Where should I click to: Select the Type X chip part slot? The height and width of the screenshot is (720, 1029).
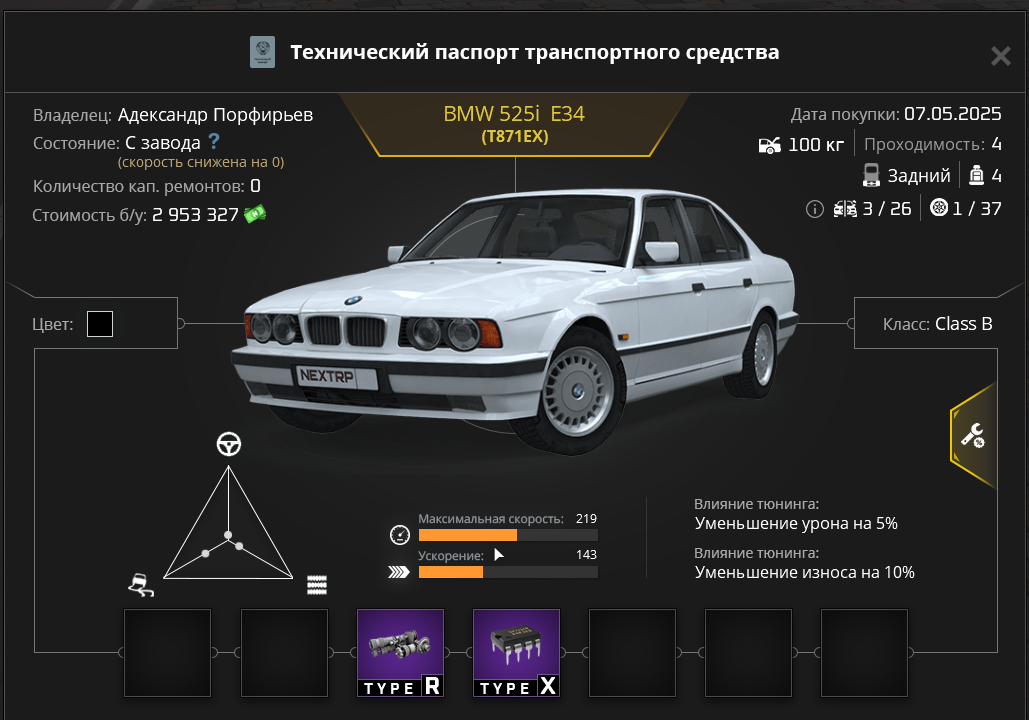pyautogui.click(x=516, y=652)
